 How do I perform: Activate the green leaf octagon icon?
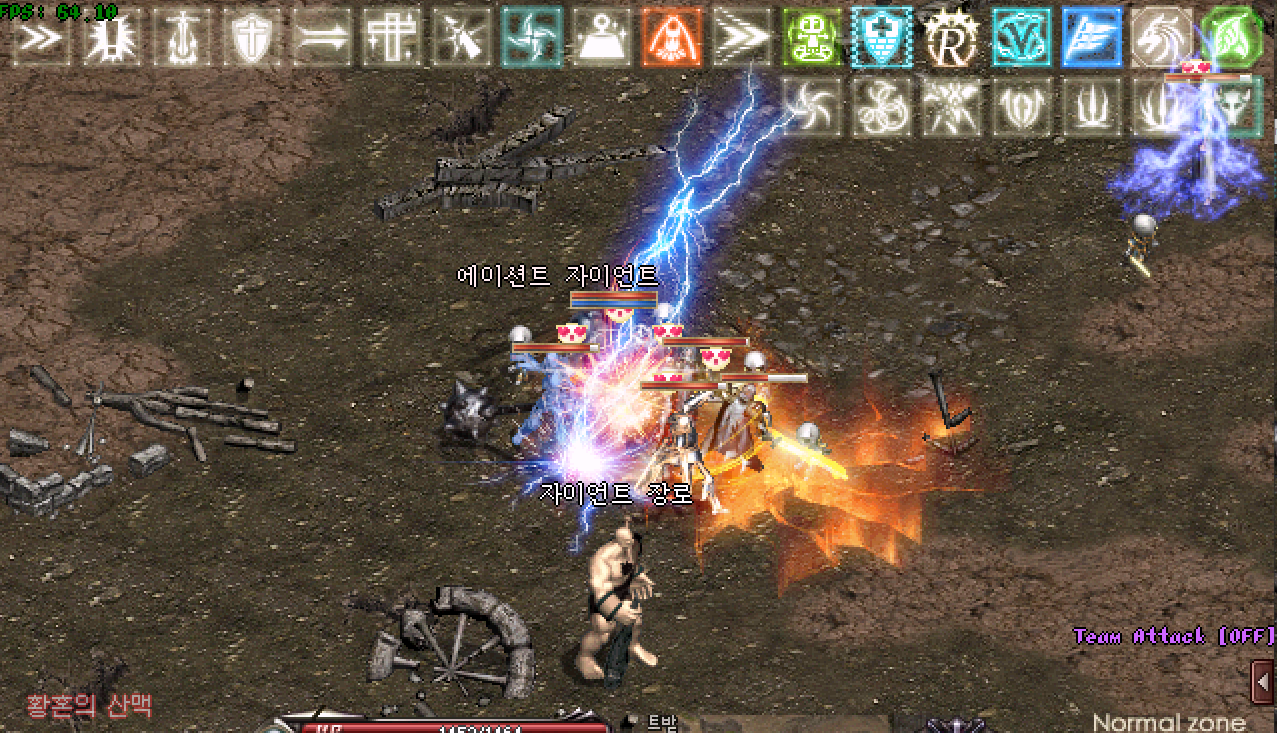coord(1232,37)
